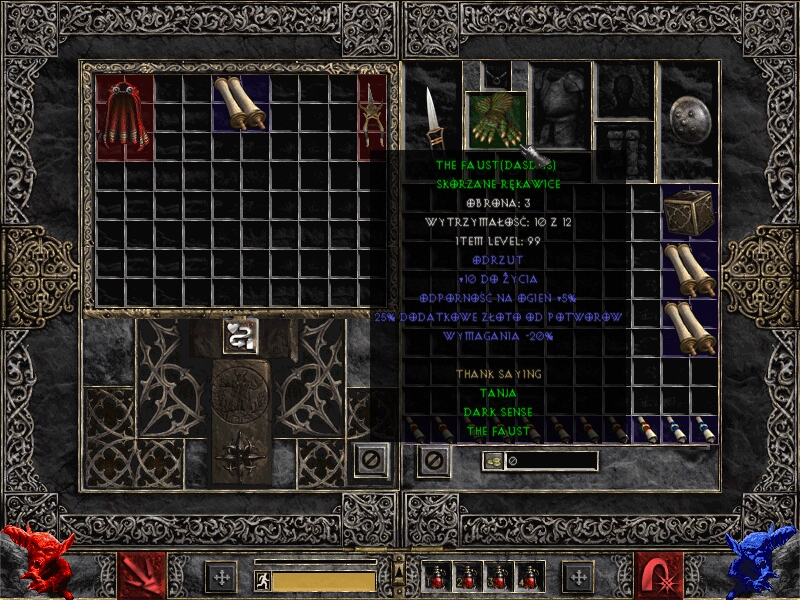Select the equipped dagger weapon slot
This screenshot has height=600, width=800.
pyautogui.click(x=433, y=116)
